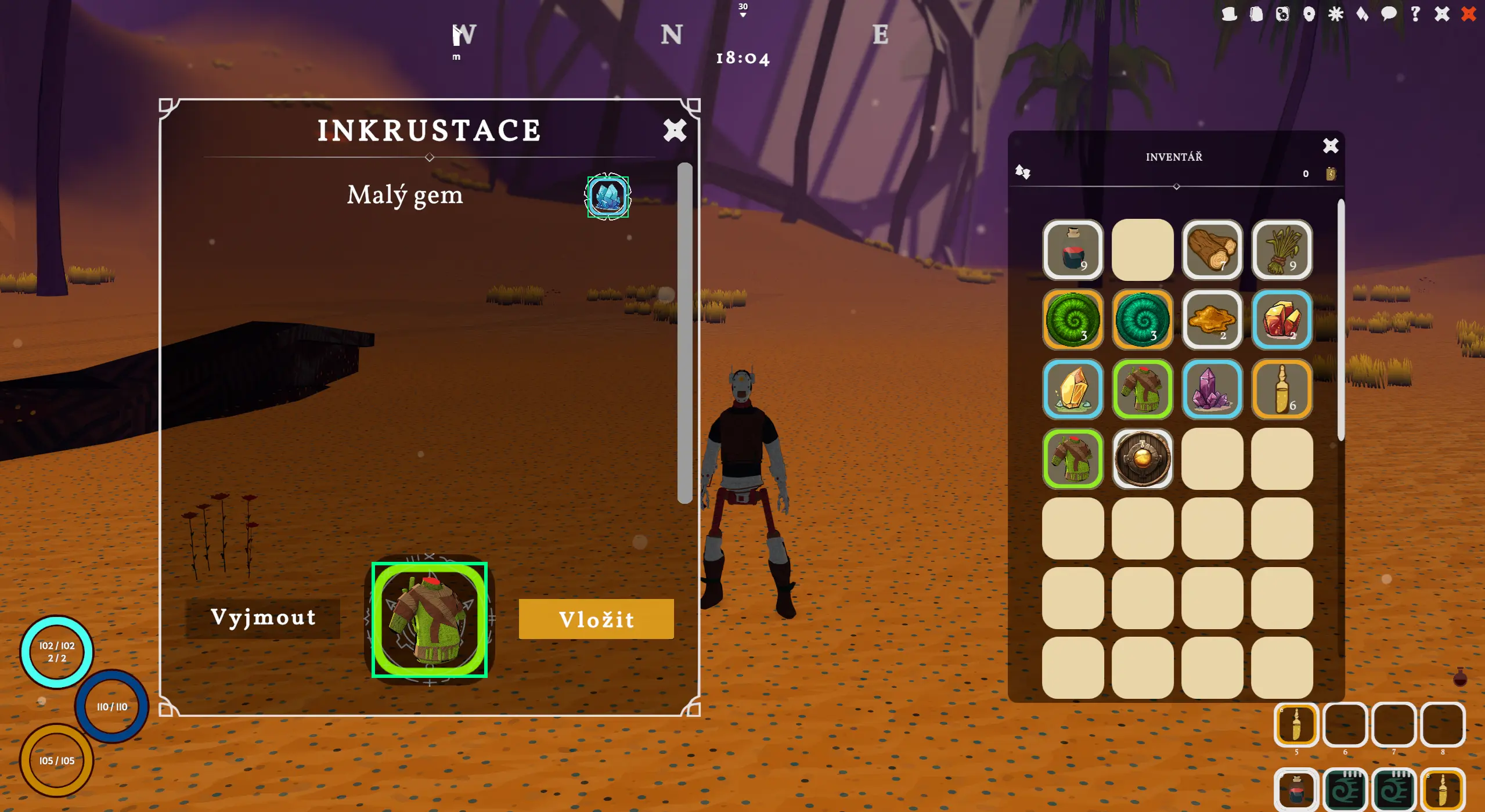Select the round wooden shield slot

(1142, 459)
